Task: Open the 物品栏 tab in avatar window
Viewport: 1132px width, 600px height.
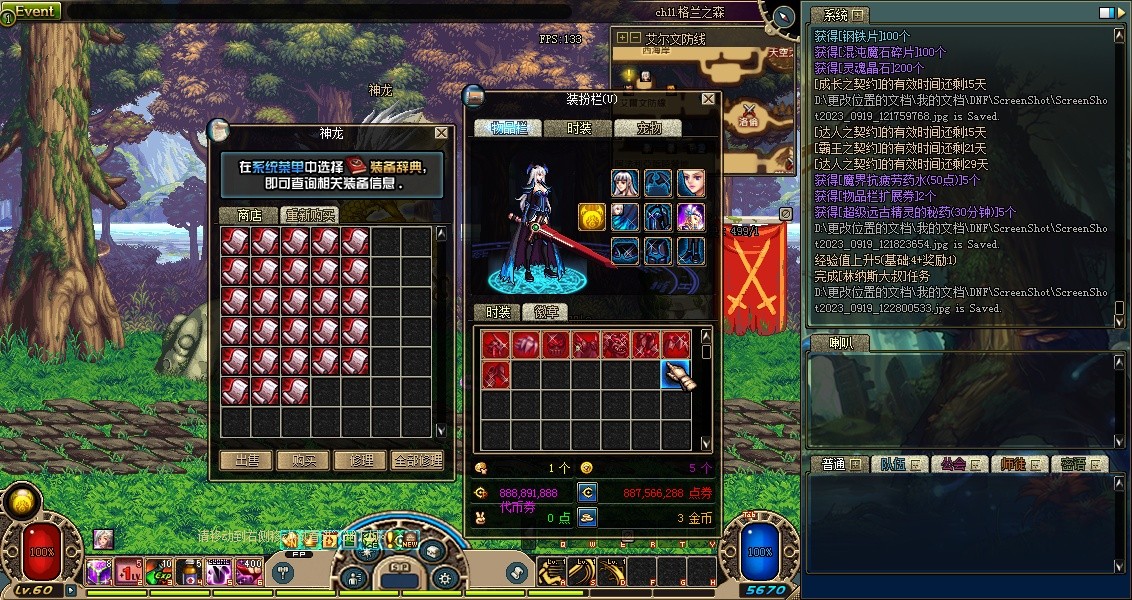Action: pos(516,128)
